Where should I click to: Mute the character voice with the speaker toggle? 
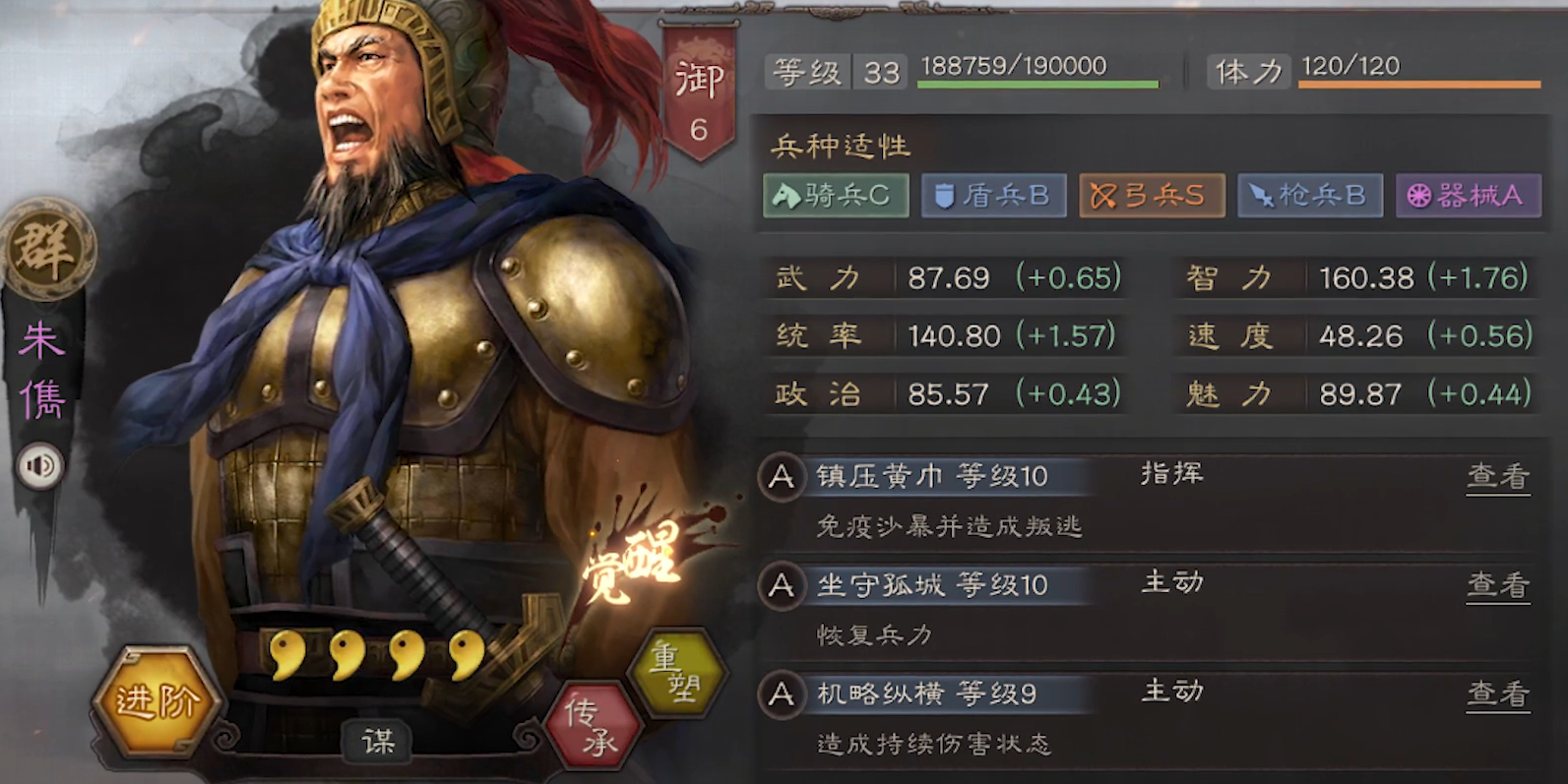[37, 467]
